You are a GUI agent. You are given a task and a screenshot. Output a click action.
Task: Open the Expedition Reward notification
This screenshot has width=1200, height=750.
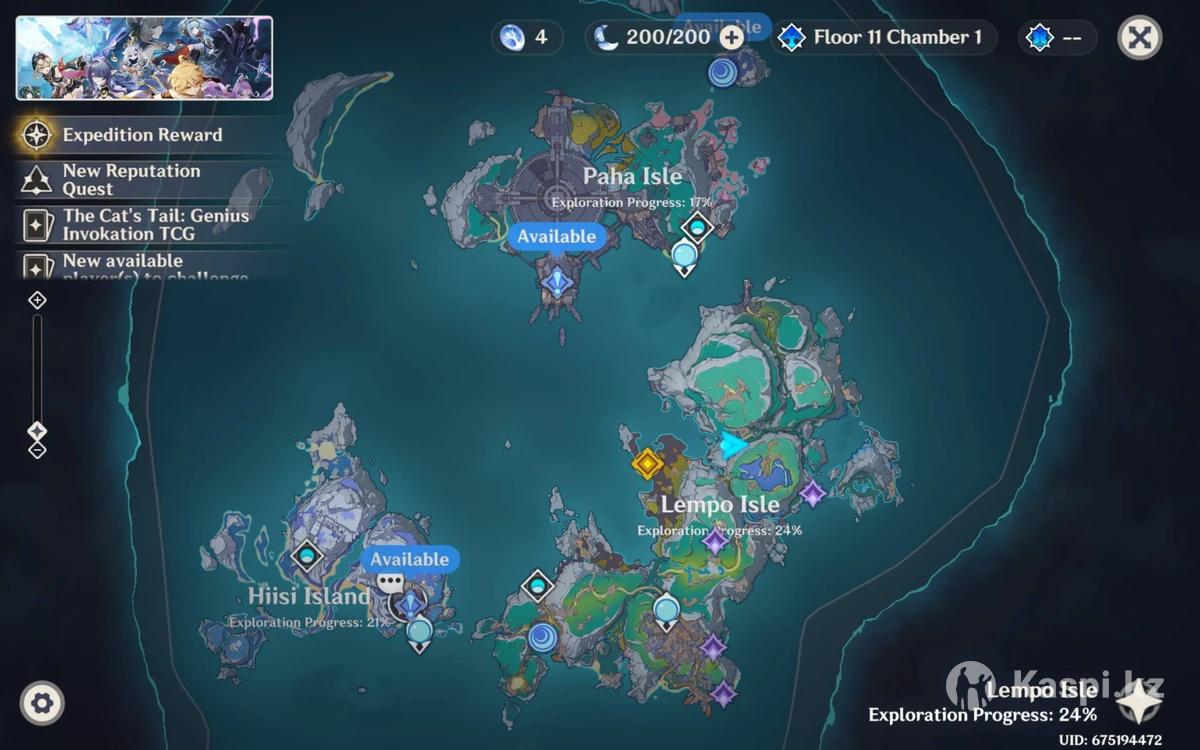142,135
